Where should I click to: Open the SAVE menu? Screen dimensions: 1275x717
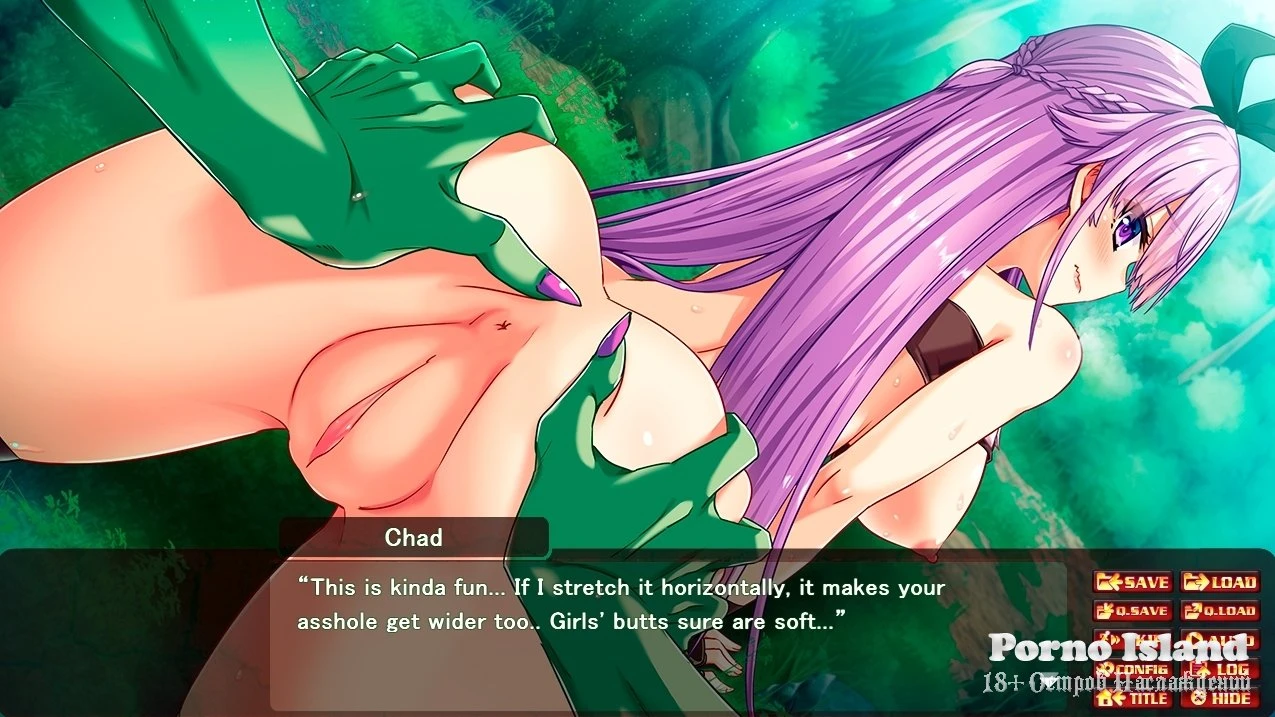tap(1132, 582)
